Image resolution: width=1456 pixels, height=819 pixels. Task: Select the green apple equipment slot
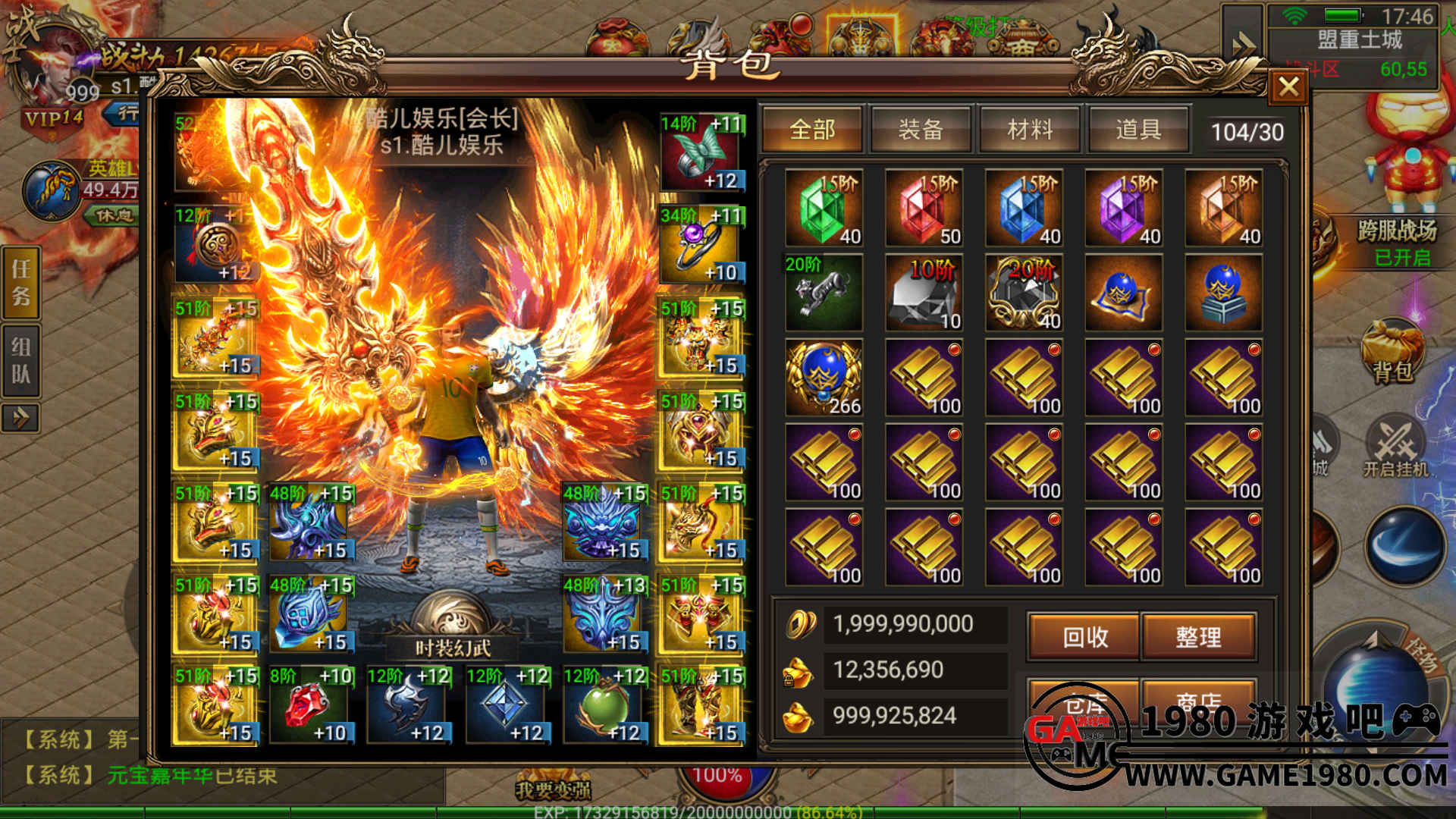pyautogui.click(x=604, y=705)
